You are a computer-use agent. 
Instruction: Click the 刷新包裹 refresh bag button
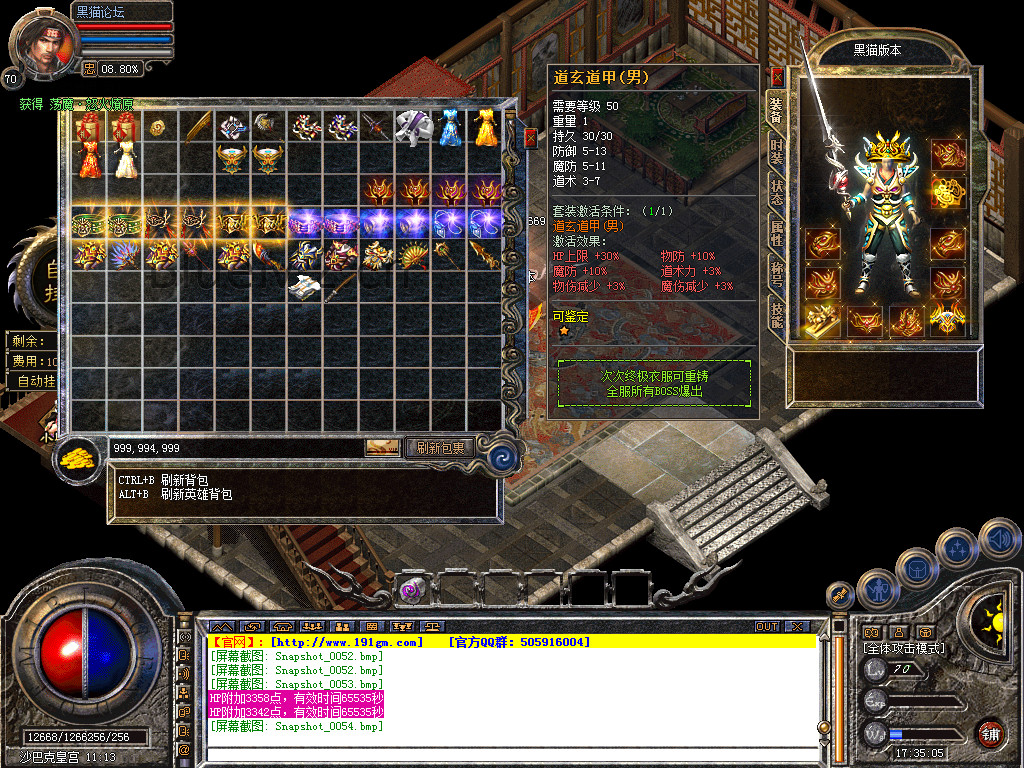(x=439, y=448)
